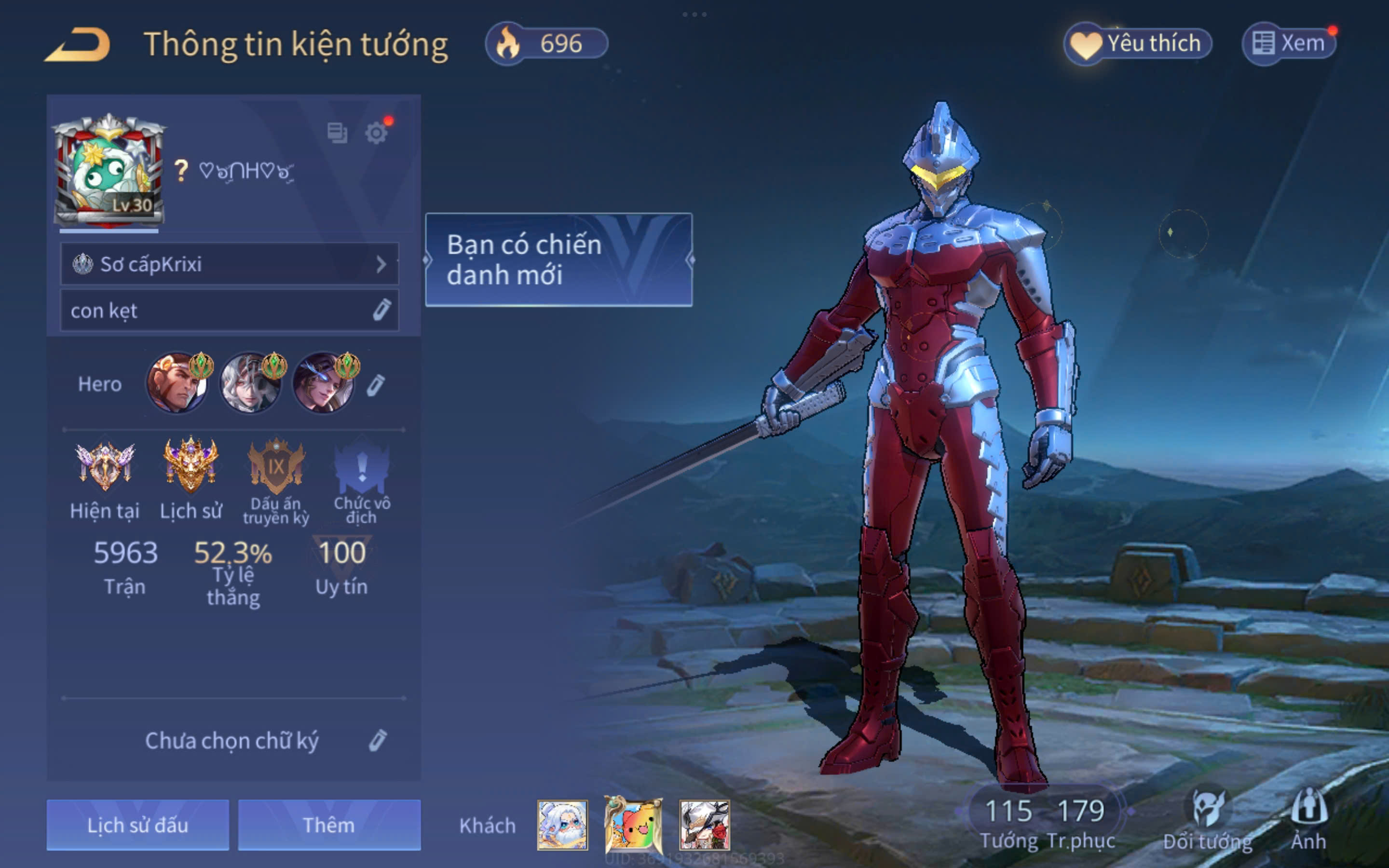Edit the featured Hero list
Viewport: 1389px width, 868px height.
[x=376, y=385]
